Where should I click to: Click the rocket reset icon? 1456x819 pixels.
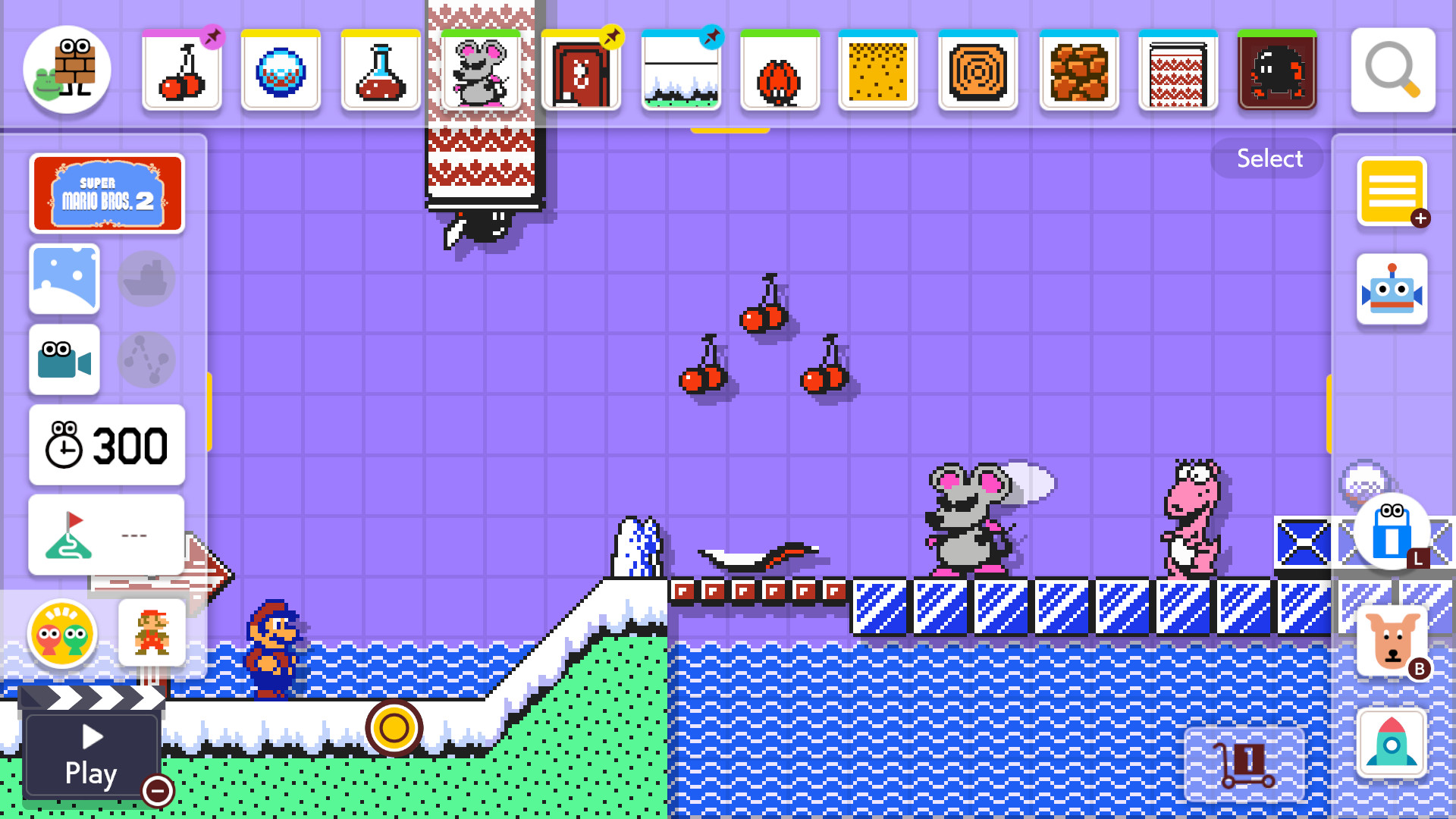pyautogui.click(x=1392, y=745)
